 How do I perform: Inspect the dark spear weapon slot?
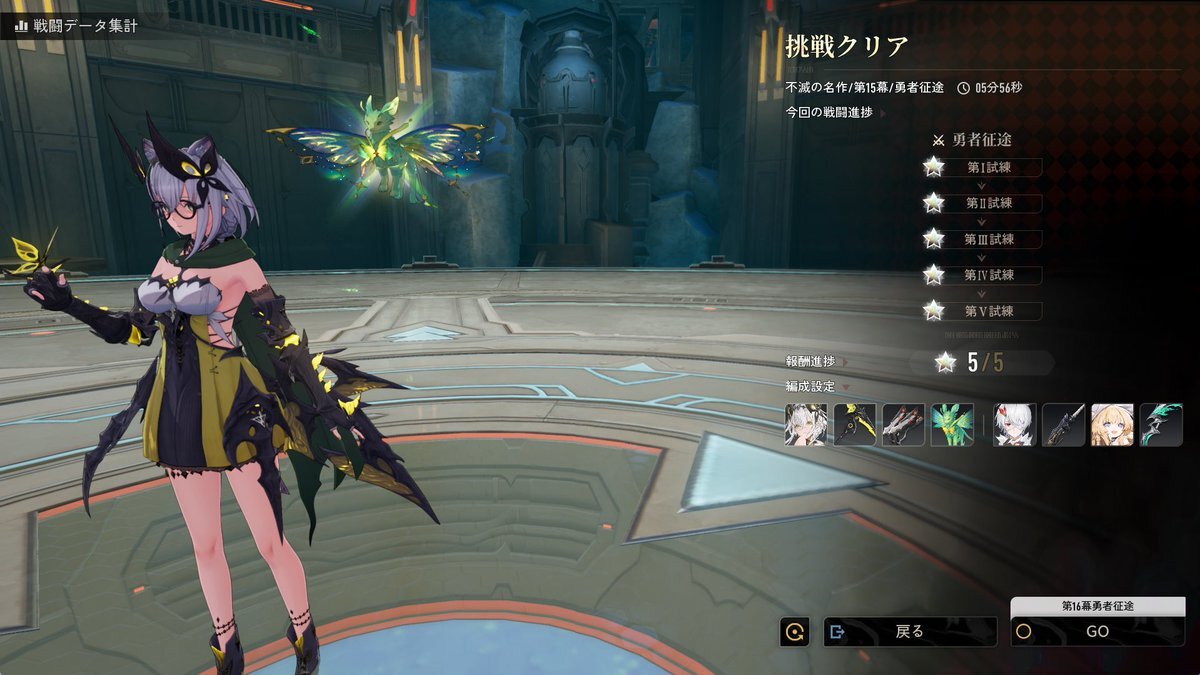pyautogui.click(x=1063, y=424)
